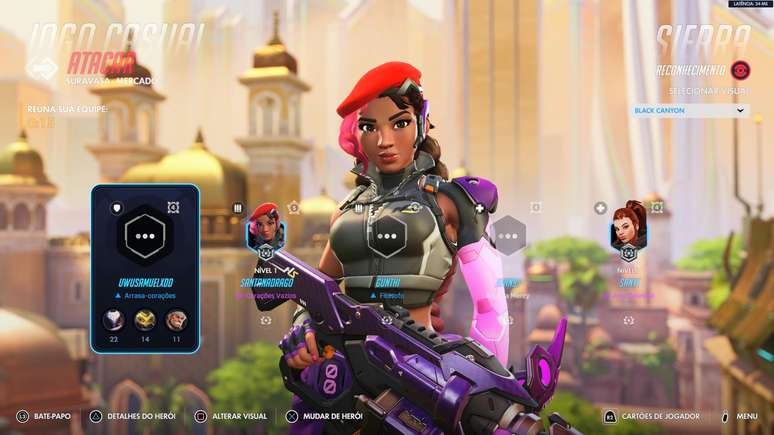
Task: Select the UwUSamuelXDD player card
Action: pos(145,268)
